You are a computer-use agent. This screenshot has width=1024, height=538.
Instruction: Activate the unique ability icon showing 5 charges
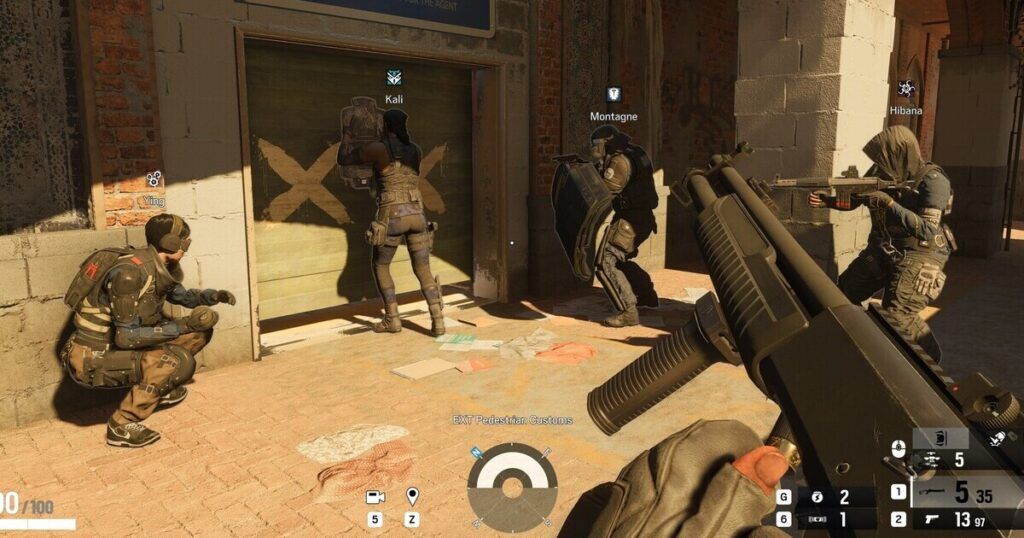pyautogui.click(x=928, y=460)
